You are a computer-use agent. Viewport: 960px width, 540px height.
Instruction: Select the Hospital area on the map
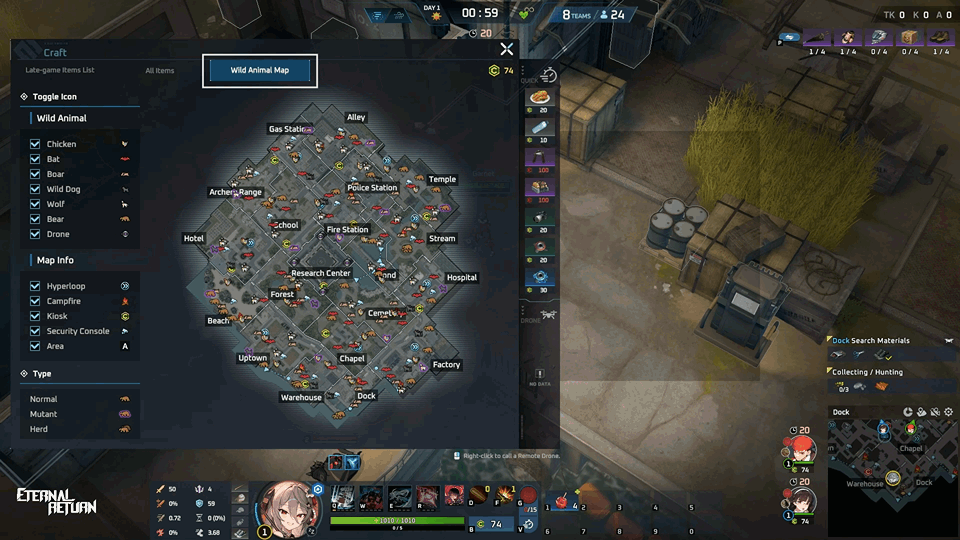tap(462, 278)
